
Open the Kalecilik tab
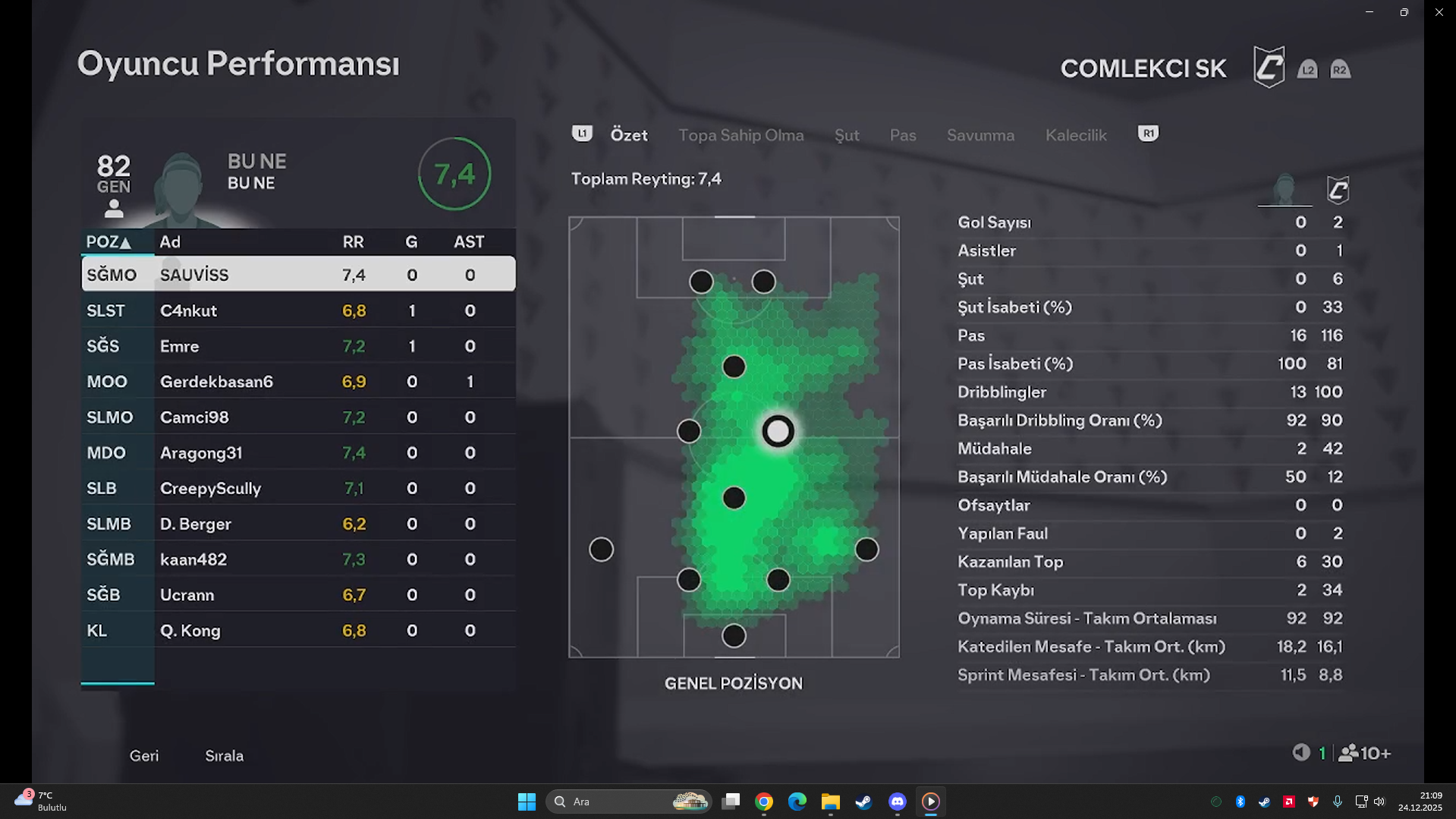tap(1076, 135)
